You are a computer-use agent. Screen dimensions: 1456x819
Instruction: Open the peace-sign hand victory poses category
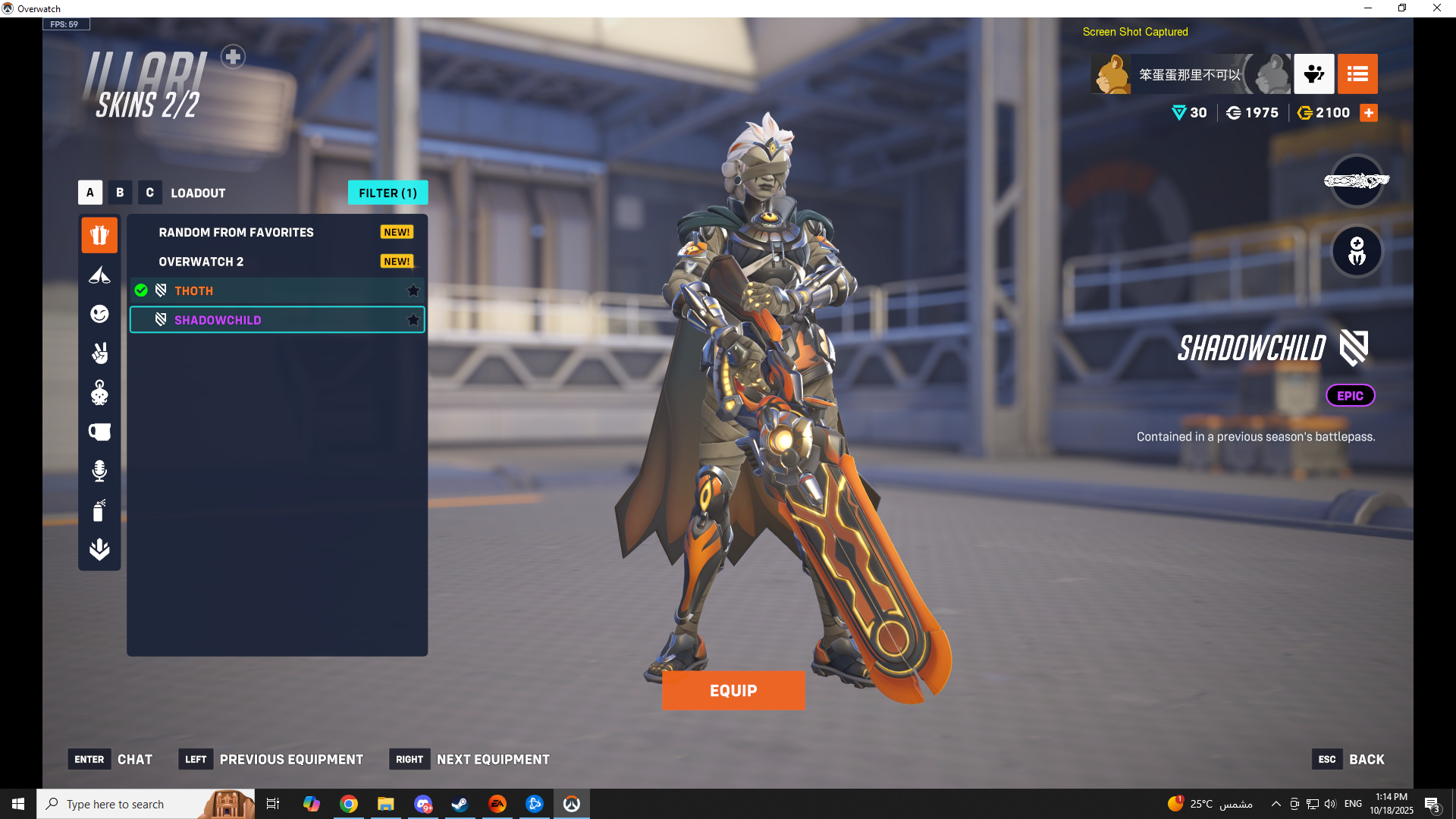tap(99, 353)
